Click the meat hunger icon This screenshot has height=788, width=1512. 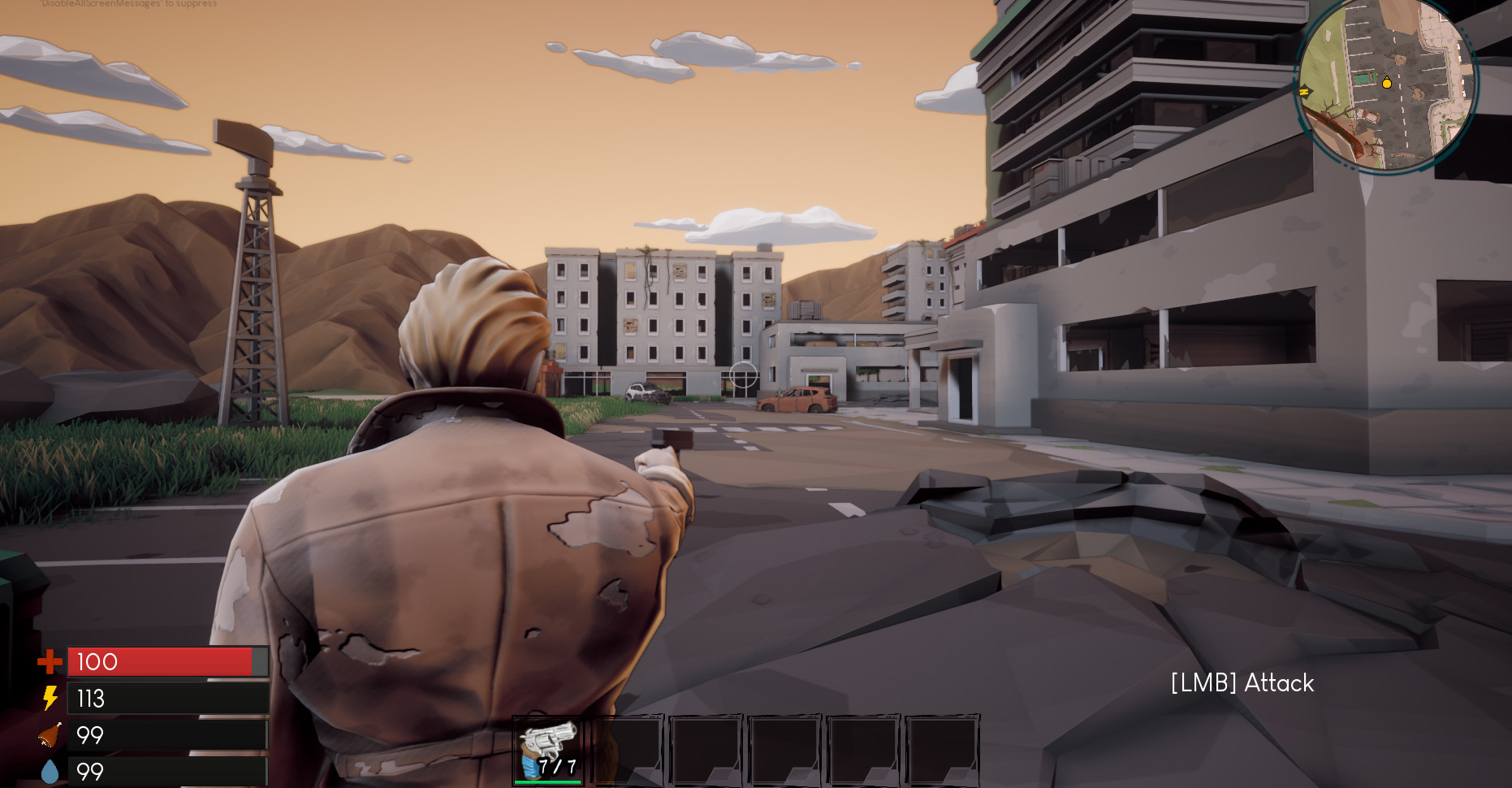coord(50,735)
